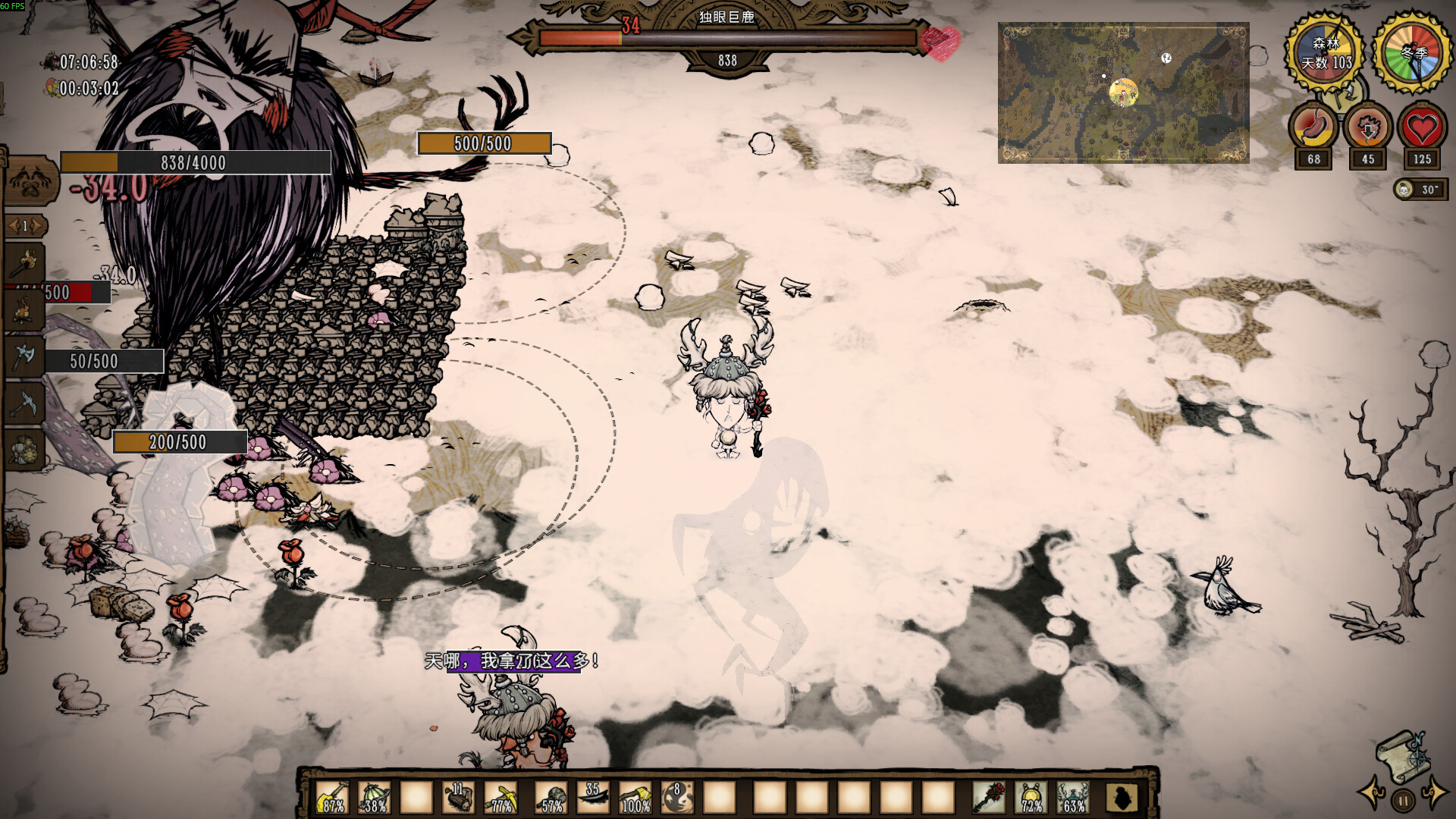Rotate the camera left
Viewport: 1456px width, 819px height.
(x=1373, y=792)
